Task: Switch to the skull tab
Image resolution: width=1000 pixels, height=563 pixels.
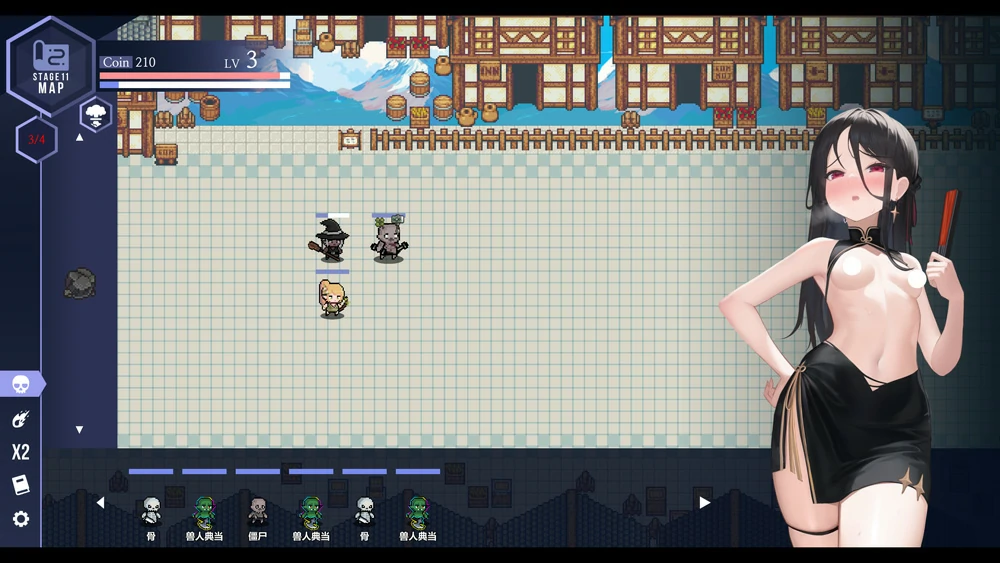Action: coord(21,384)
